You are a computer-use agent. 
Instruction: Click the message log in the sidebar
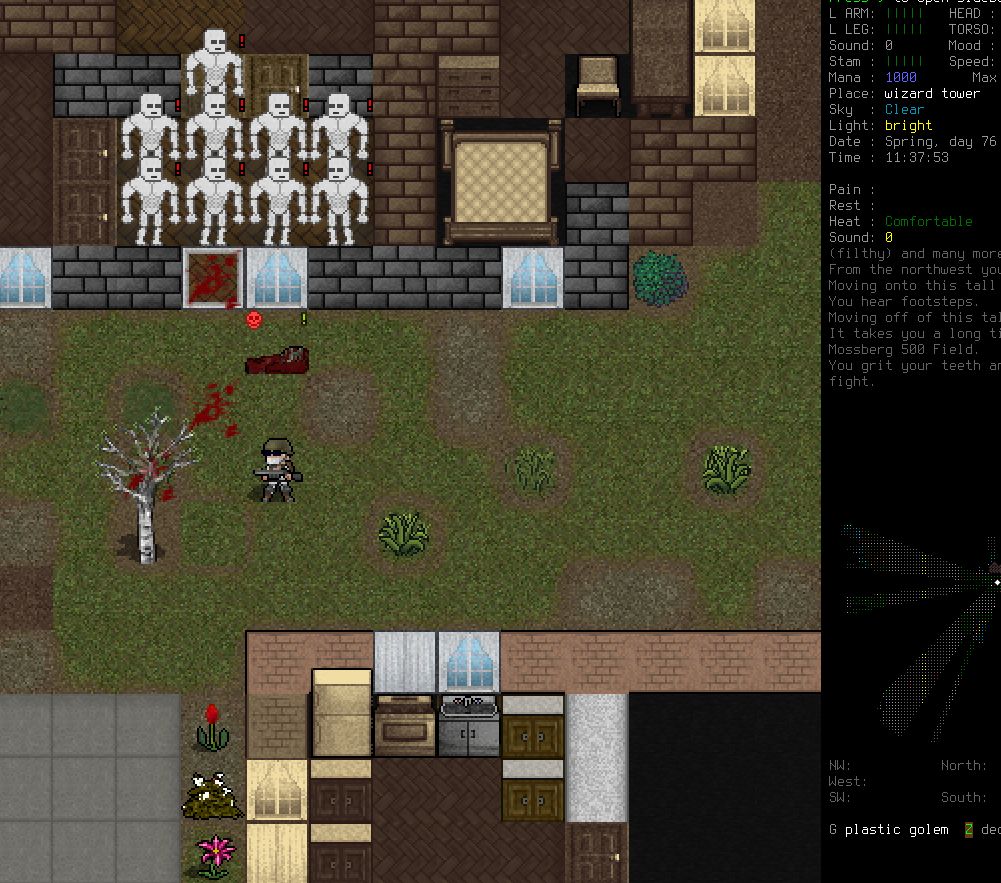[913, 318]
